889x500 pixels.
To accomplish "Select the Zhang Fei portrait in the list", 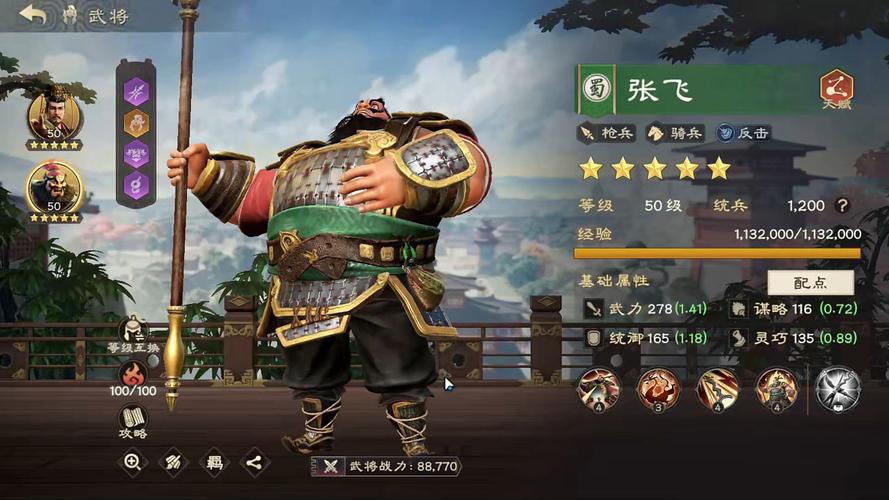I will point(55,188).
